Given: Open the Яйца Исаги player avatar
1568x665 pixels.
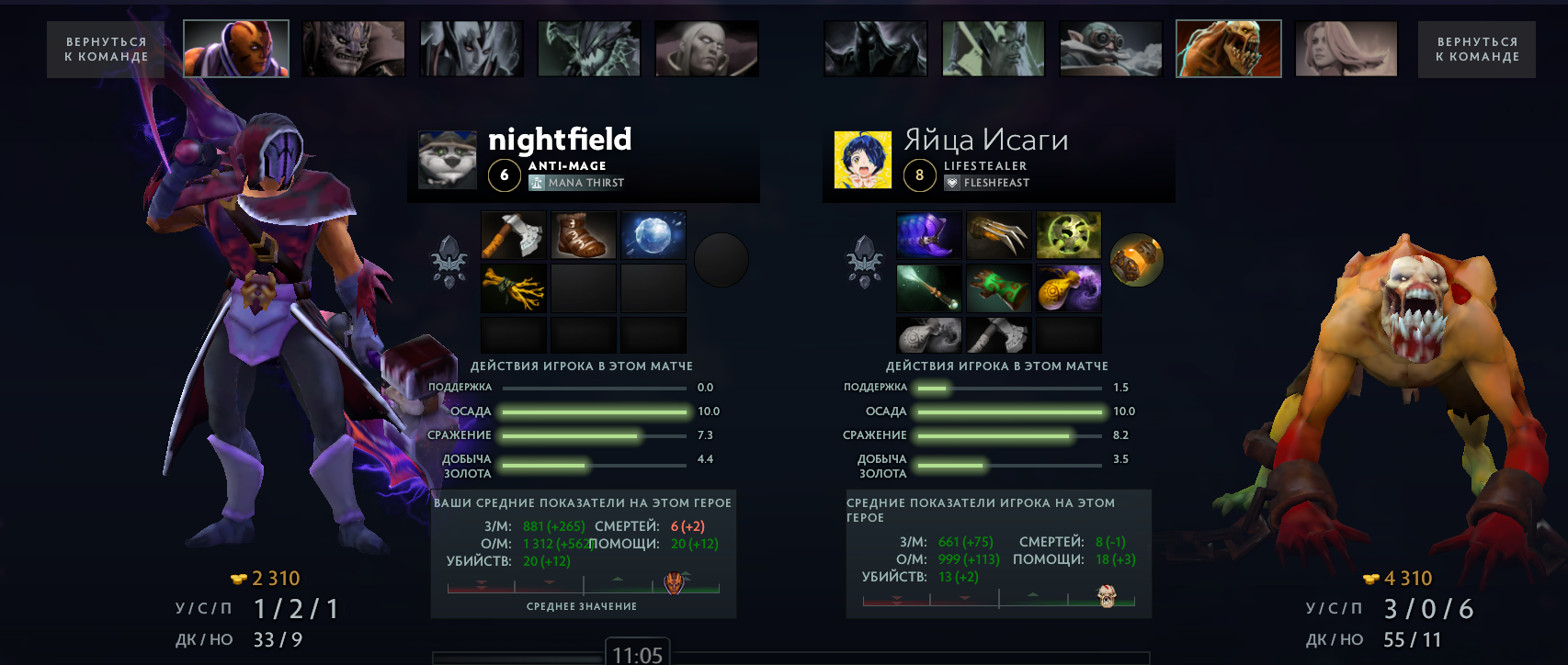Looking at the screenshot, I should 863,160.
